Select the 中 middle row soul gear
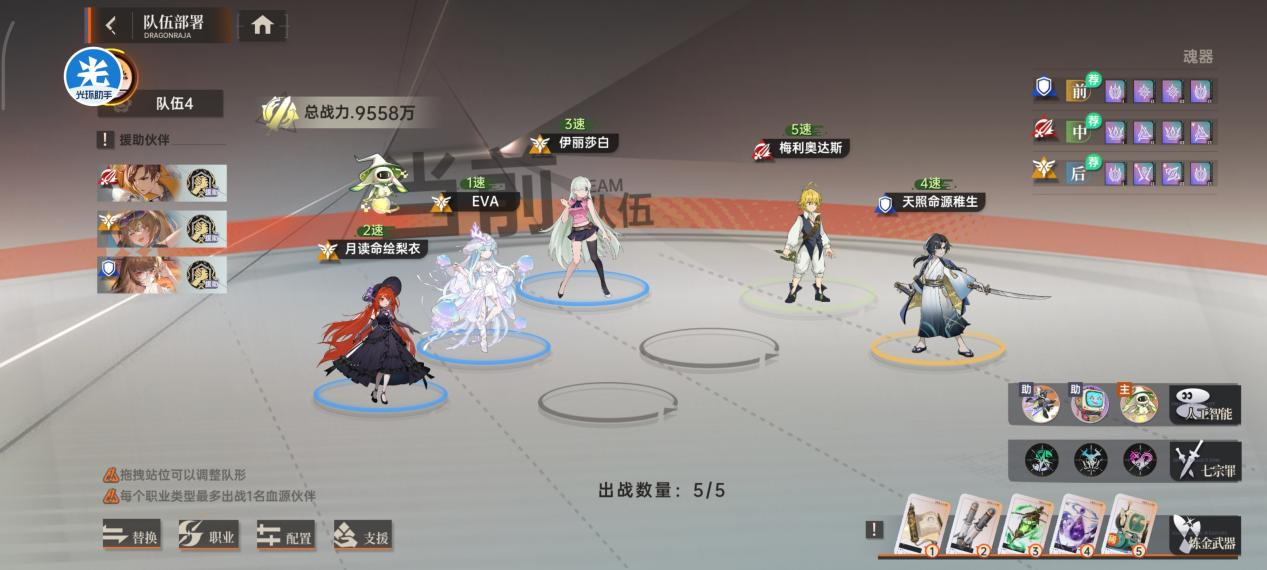The height and width of the screenshot is (570, 1267). (x=1078, y=132)
